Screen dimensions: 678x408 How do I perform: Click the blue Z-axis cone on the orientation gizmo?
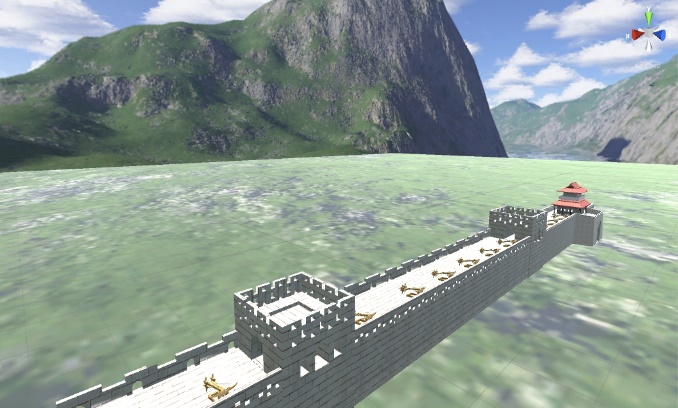661,34
